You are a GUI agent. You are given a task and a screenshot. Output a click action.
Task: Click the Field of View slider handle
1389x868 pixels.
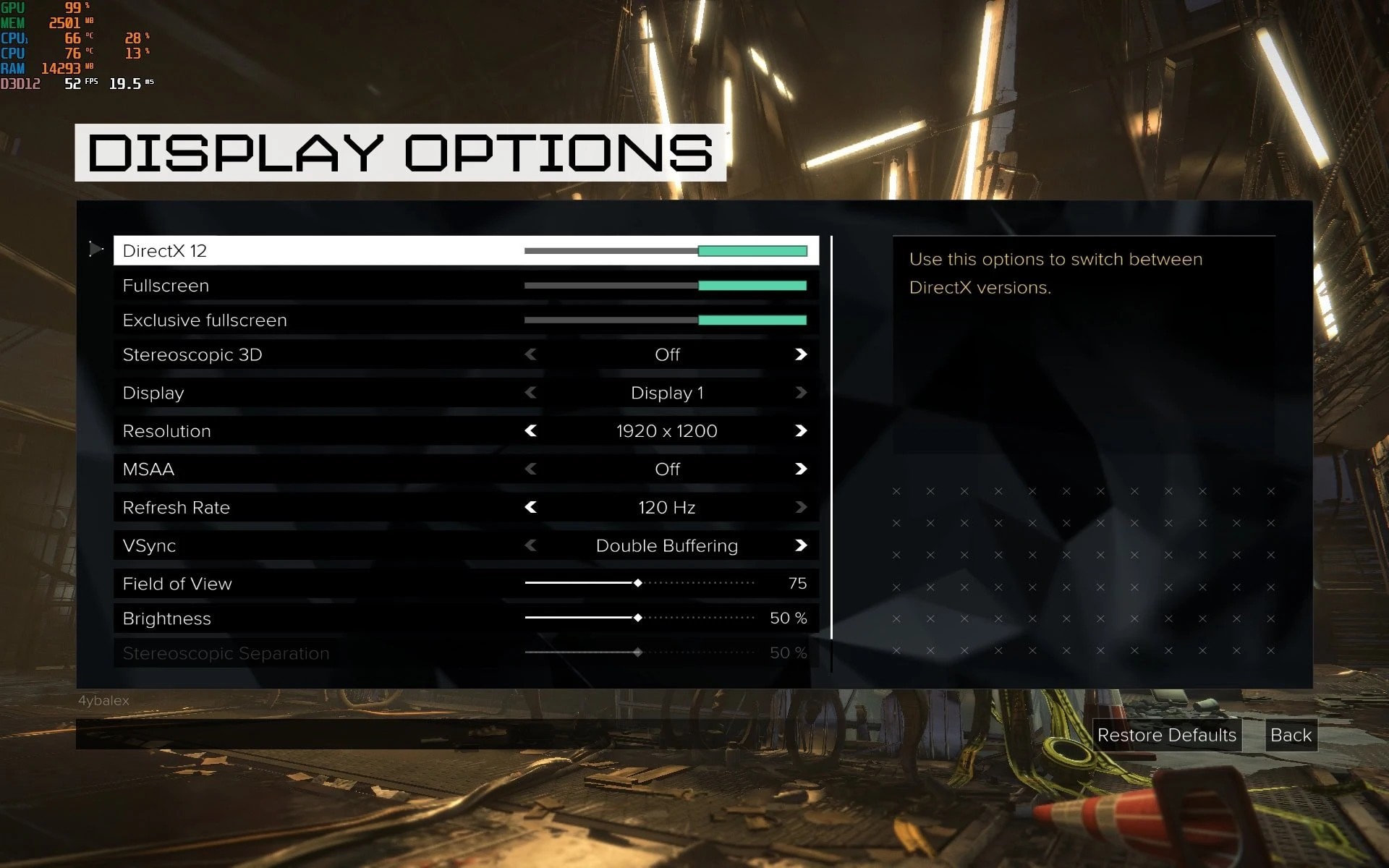pos(637,583)
